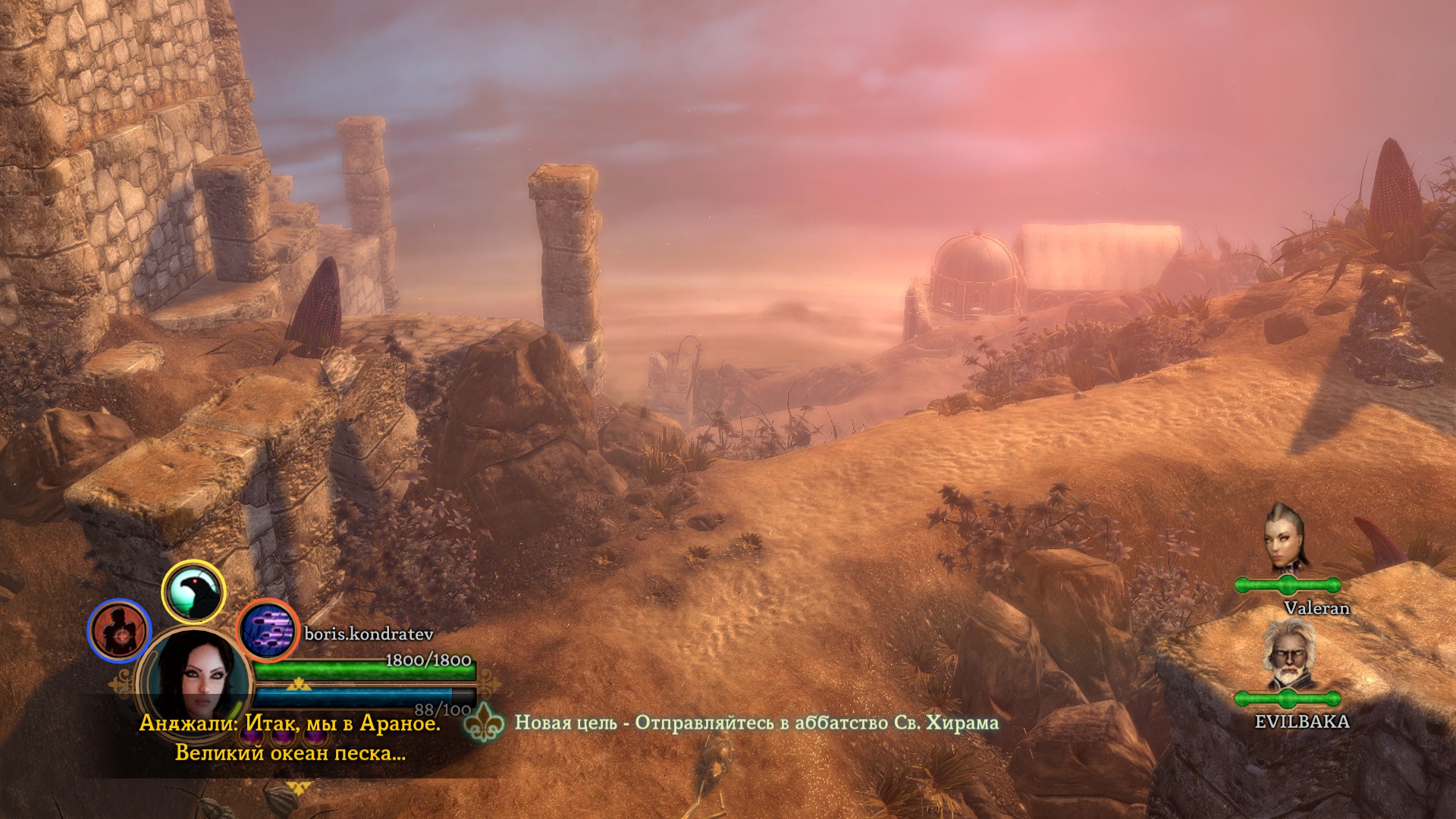Viewport: 1456px width, 819px height.
Task: Use the purple streaks ability with orange ring
Action: [x=268, y=630]
